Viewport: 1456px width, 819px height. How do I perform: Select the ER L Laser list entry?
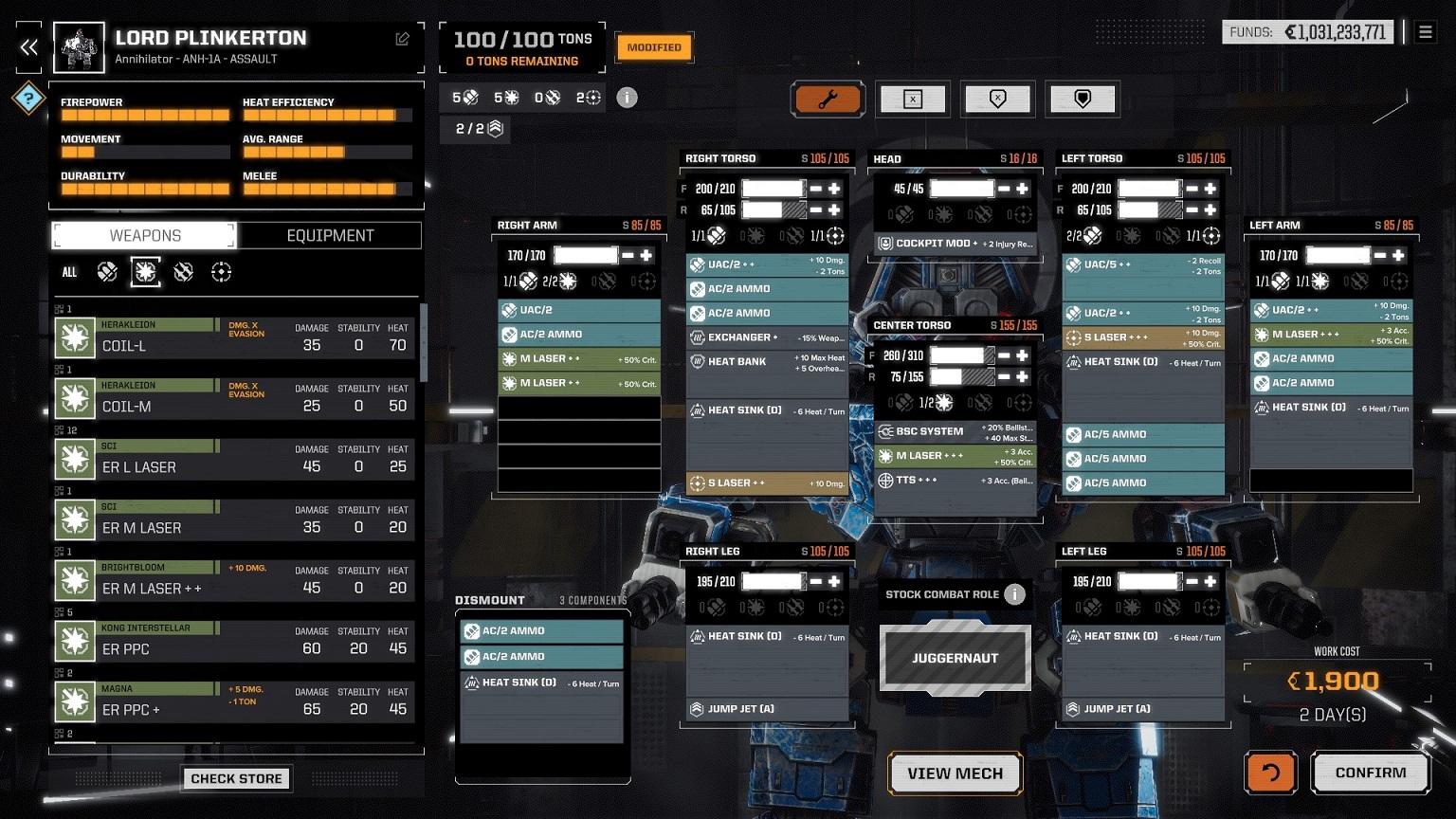click(233, 460)
